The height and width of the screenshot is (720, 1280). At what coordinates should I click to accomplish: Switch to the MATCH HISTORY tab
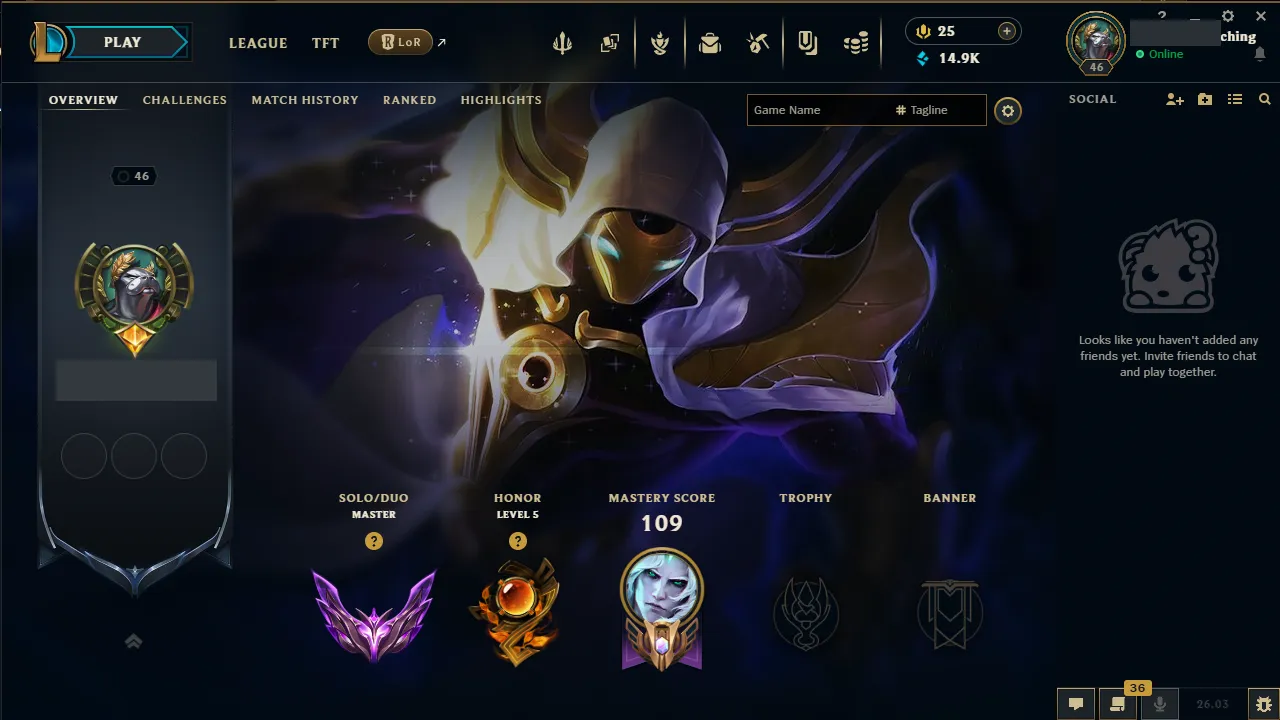point(305,99)
